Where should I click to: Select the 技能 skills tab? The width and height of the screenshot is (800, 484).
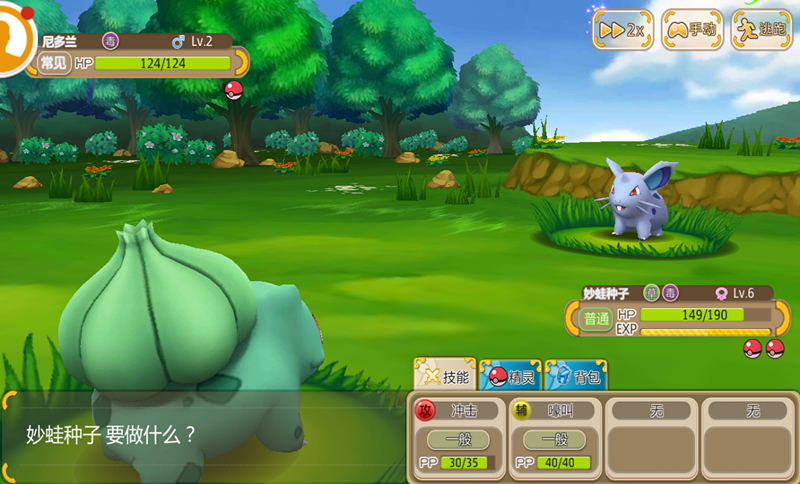tap(445, 376)
